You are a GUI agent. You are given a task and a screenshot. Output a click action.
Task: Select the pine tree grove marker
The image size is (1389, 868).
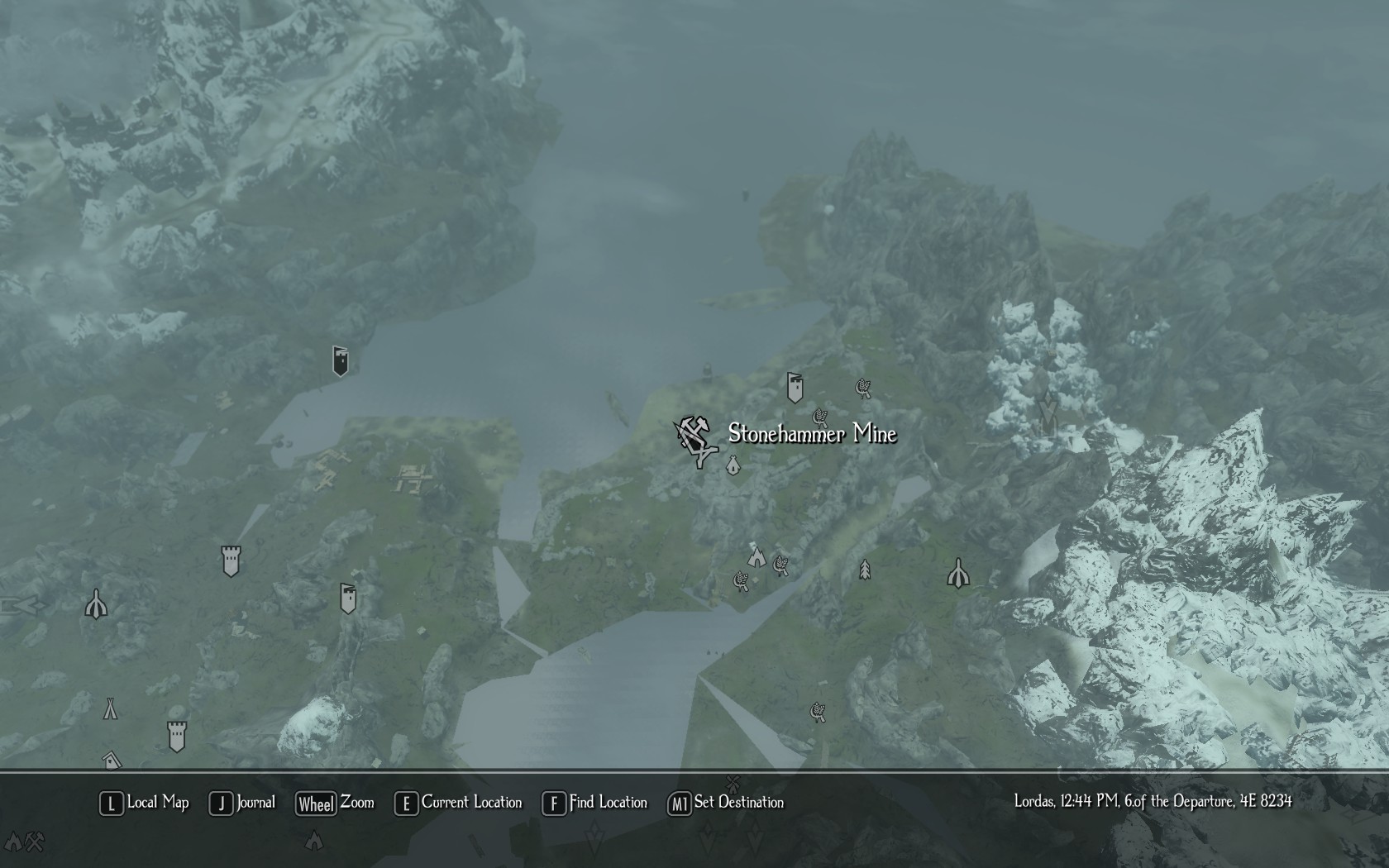pos(865,570)
